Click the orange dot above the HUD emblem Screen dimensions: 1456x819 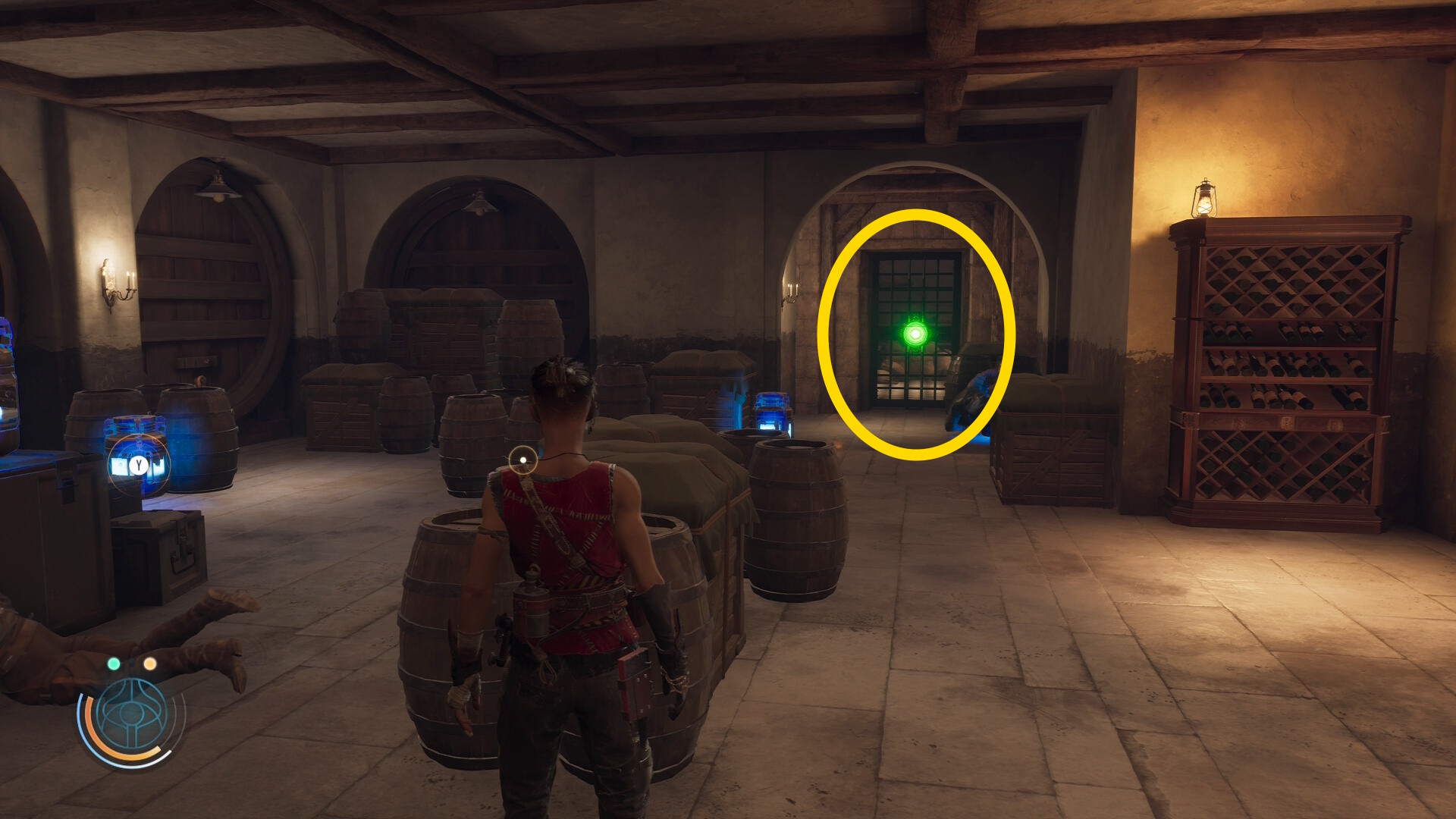(150, 664)
